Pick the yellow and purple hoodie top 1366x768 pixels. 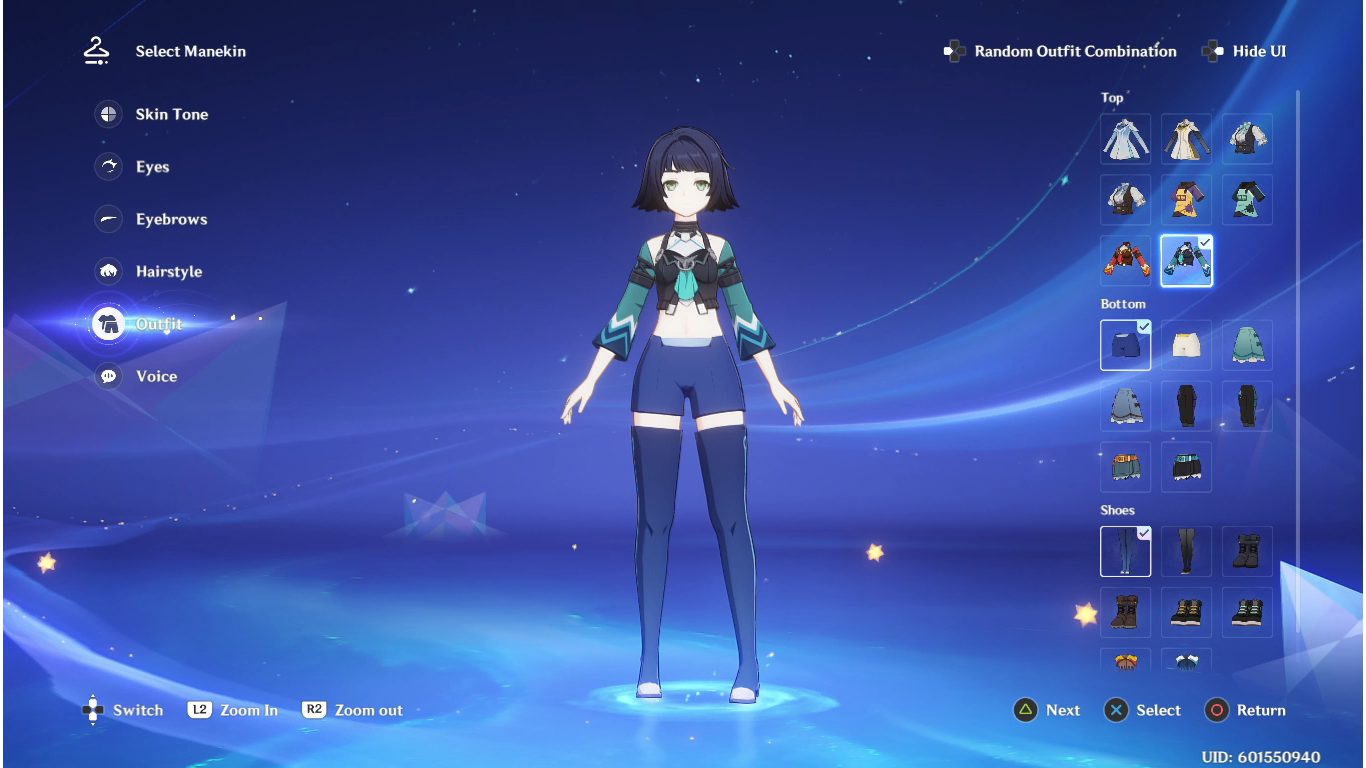1187,200
